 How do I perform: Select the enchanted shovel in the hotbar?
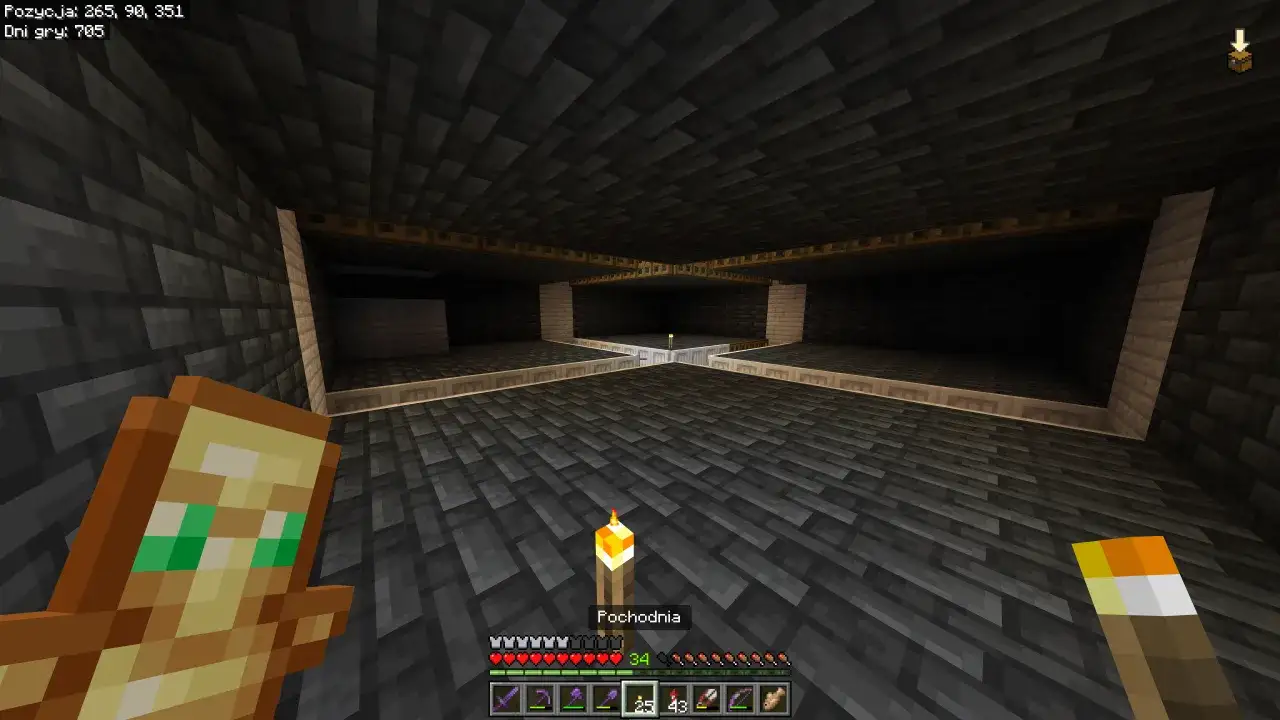pos(609,700)
